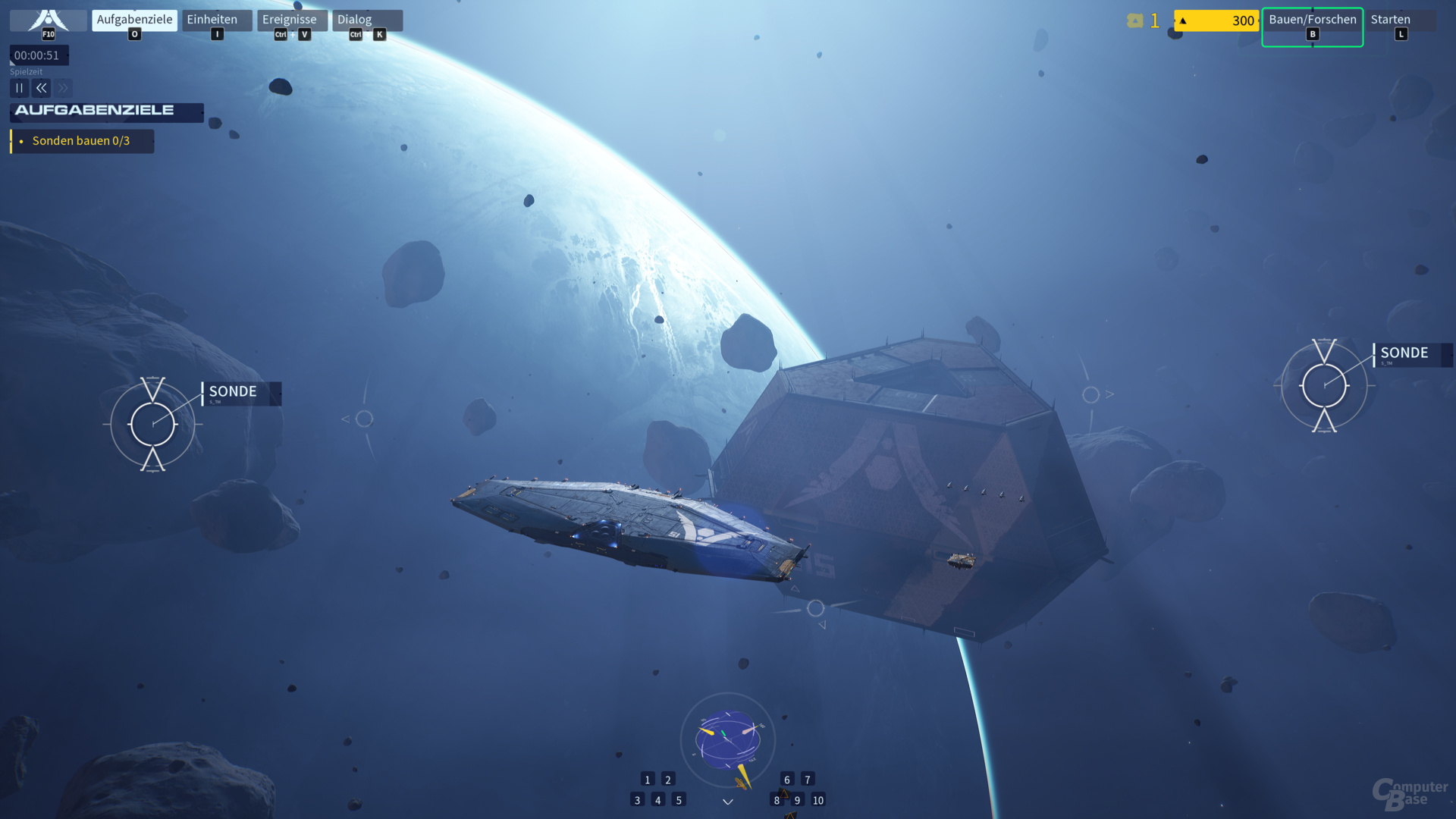Show the Ereignisse log
The width and height of the screenshot is (1456, 819).
tap(291, 20)
